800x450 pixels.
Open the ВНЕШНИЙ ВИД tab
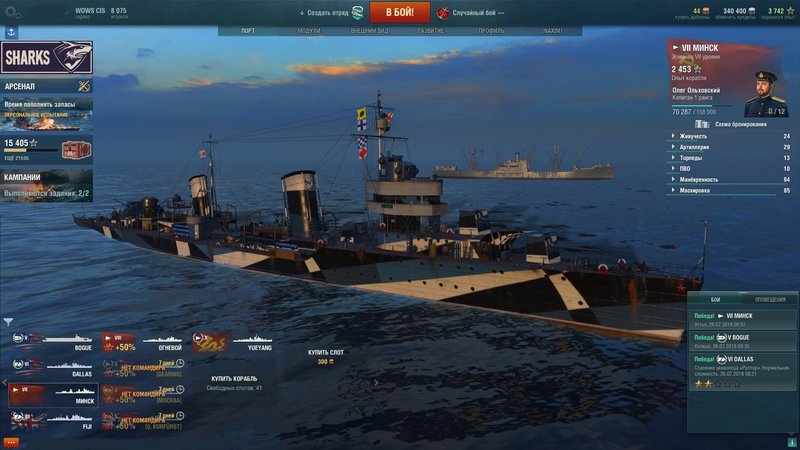[x=370, y=31]
